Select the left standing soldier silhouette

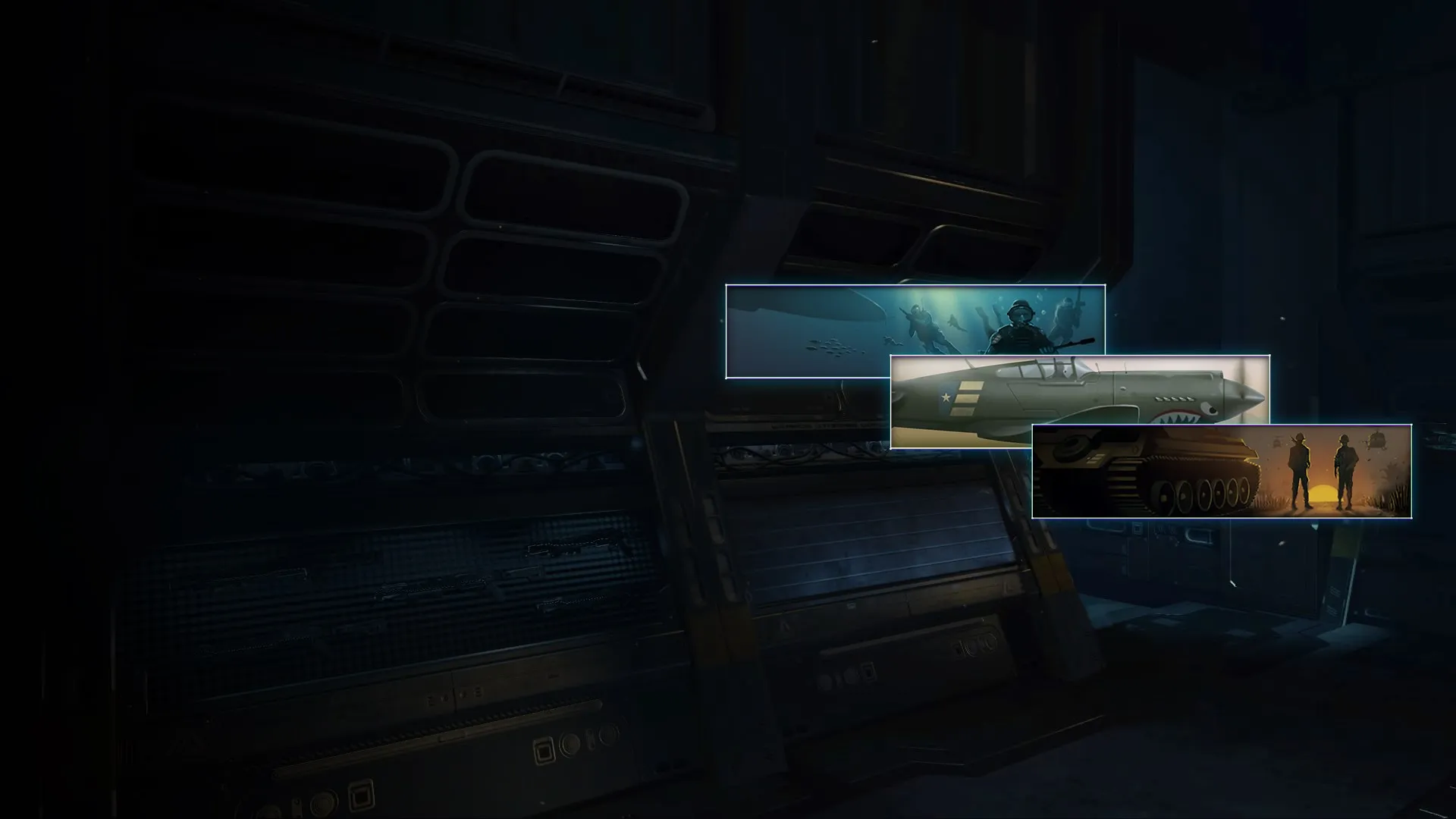(x=1299, y=470)
